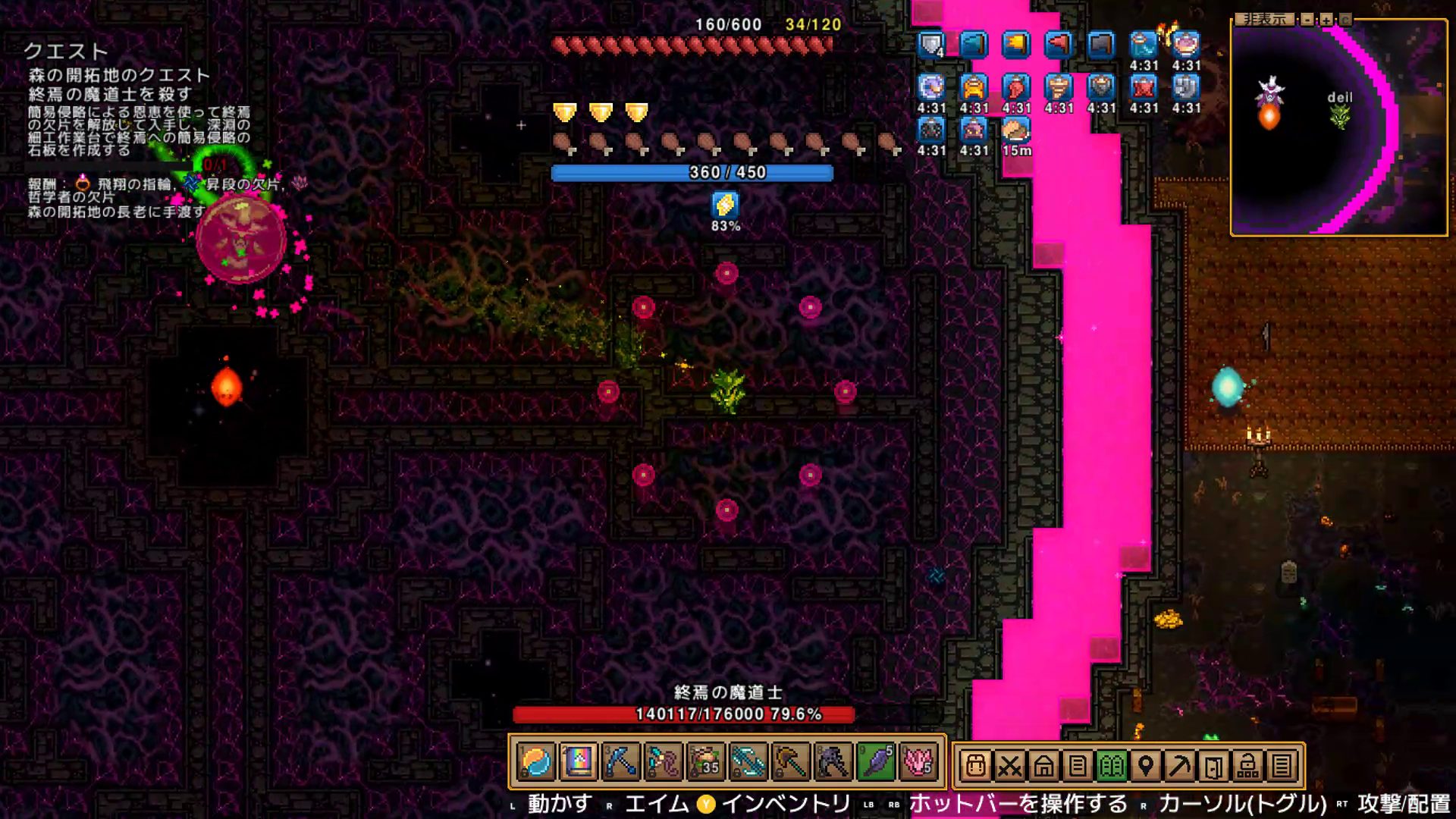The width and height of the screenshot is (1456, 819).
Task: Click the shield buff icon showing 4
Action: (x=931, y=45)
